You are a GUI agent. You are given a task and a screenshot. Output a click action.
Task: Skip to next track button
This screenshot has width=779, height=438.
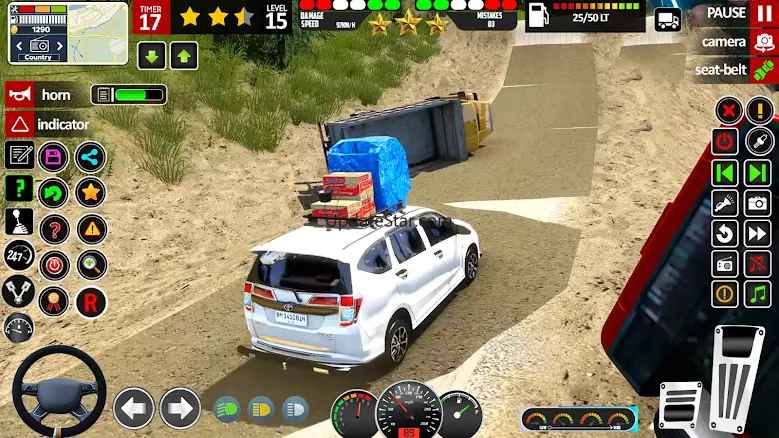(760, 172)
